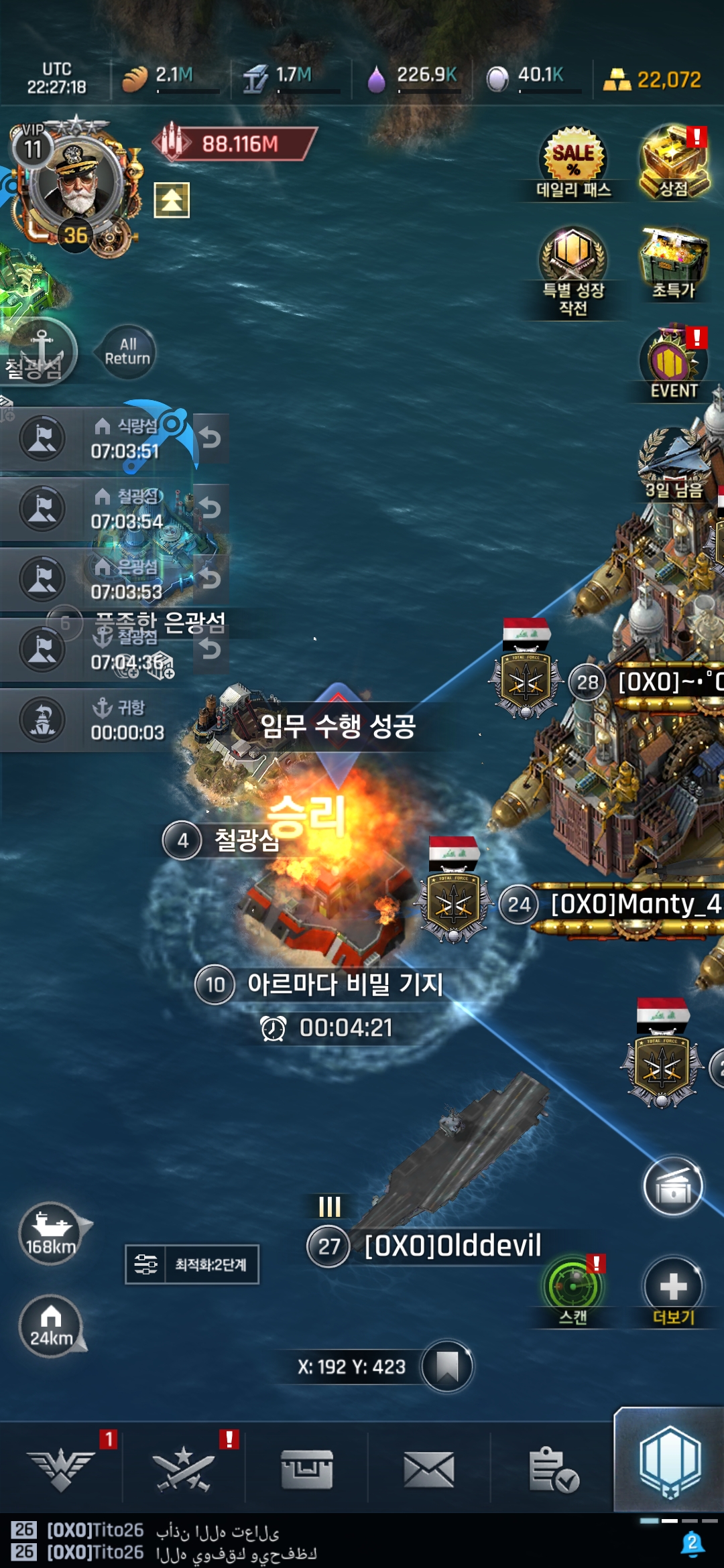The width and height of the screenshot is (724, 1568).
Task: Tap the All Return button
Action: tap(127, 352)
